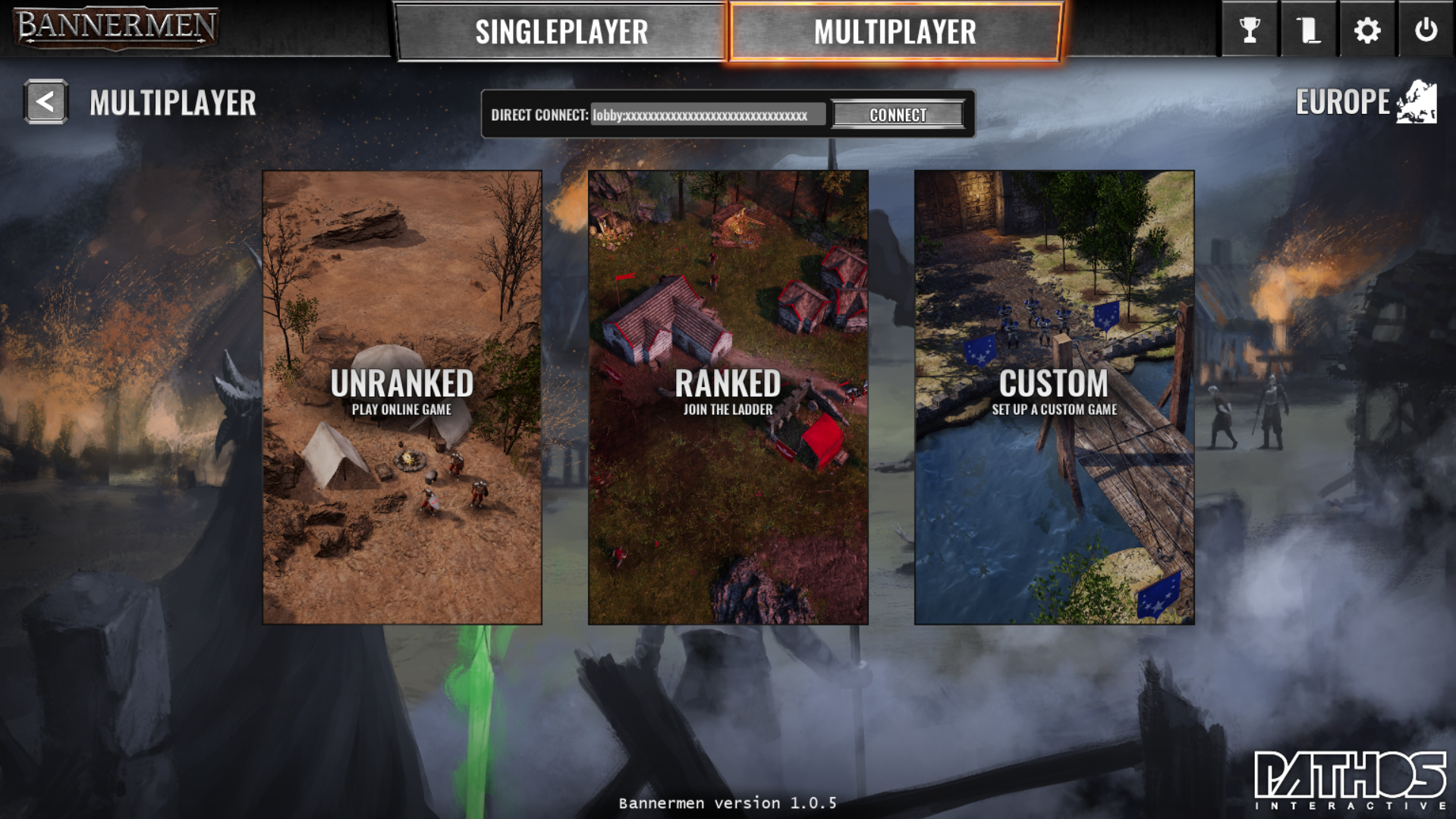
Task: Click the Bannermen logo
Action: (x=115, y=27)
